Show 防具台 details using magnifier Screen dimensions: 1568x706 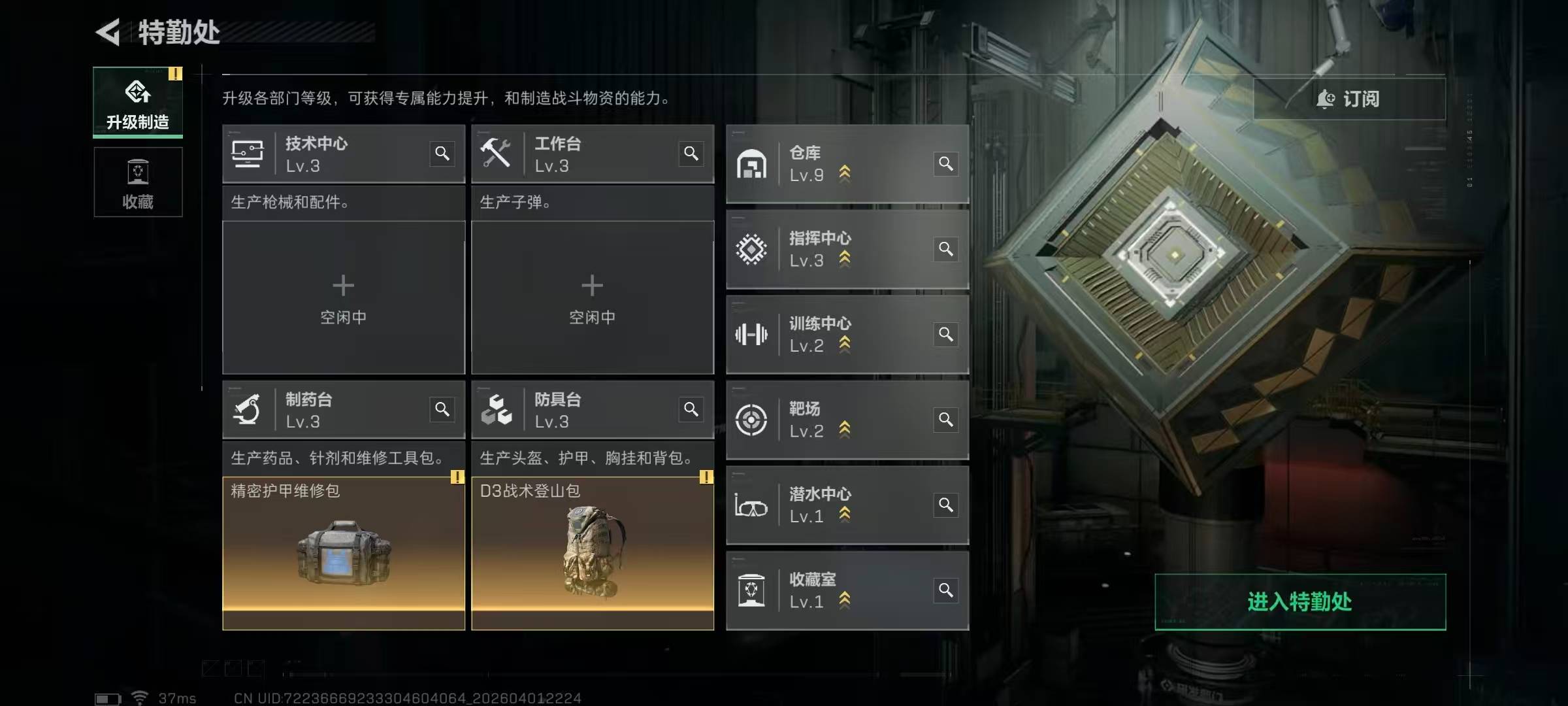(691, 409)
